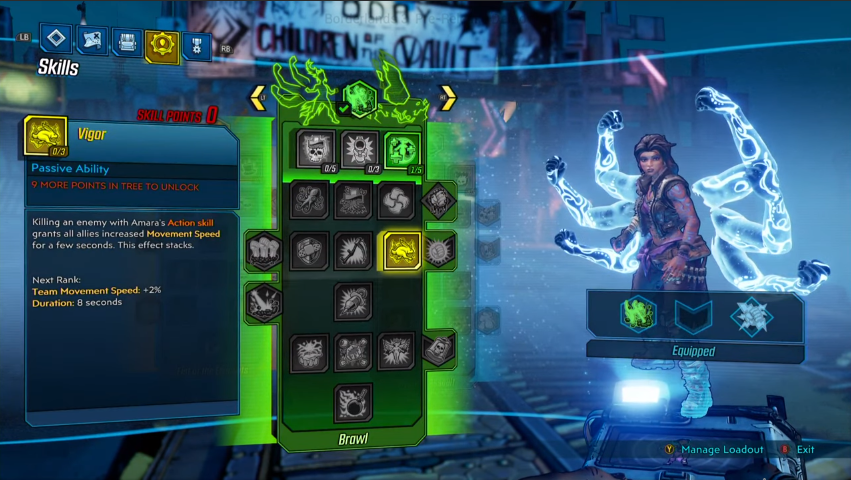Pick the tentacled creature skill icon
Image resolution: width=851 pixels, height=480 pixels.
[311, 201]
